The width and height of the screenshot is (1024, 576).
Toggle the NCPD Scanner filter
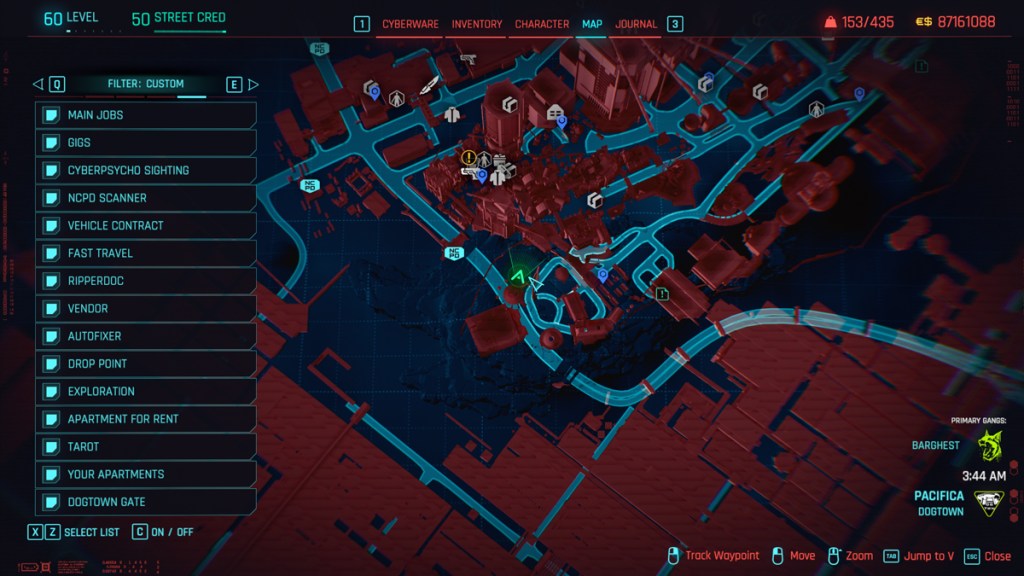146,198
